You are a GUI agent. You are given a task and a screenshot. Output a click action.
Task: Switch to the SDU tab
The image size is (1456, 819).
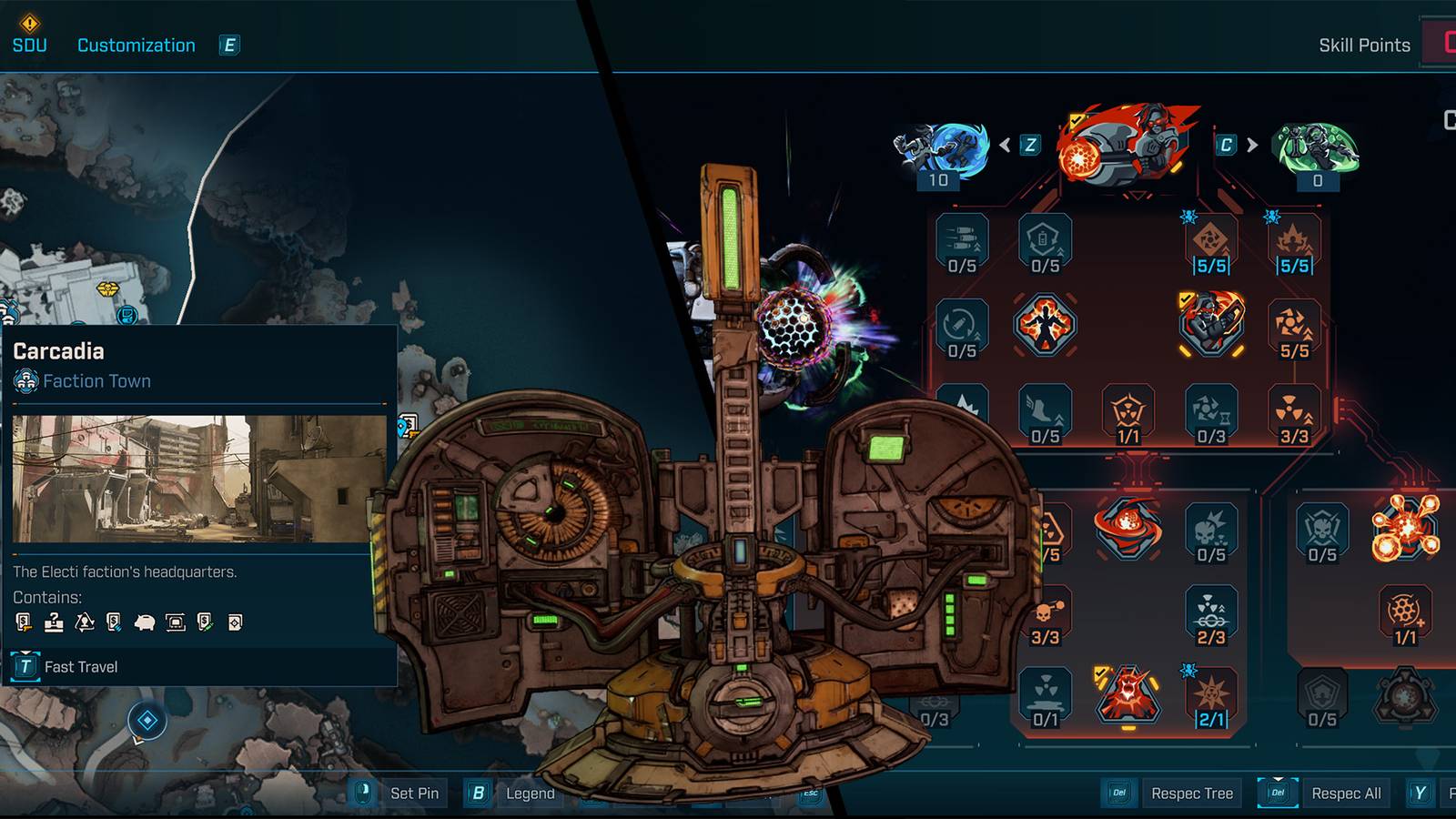28,45
